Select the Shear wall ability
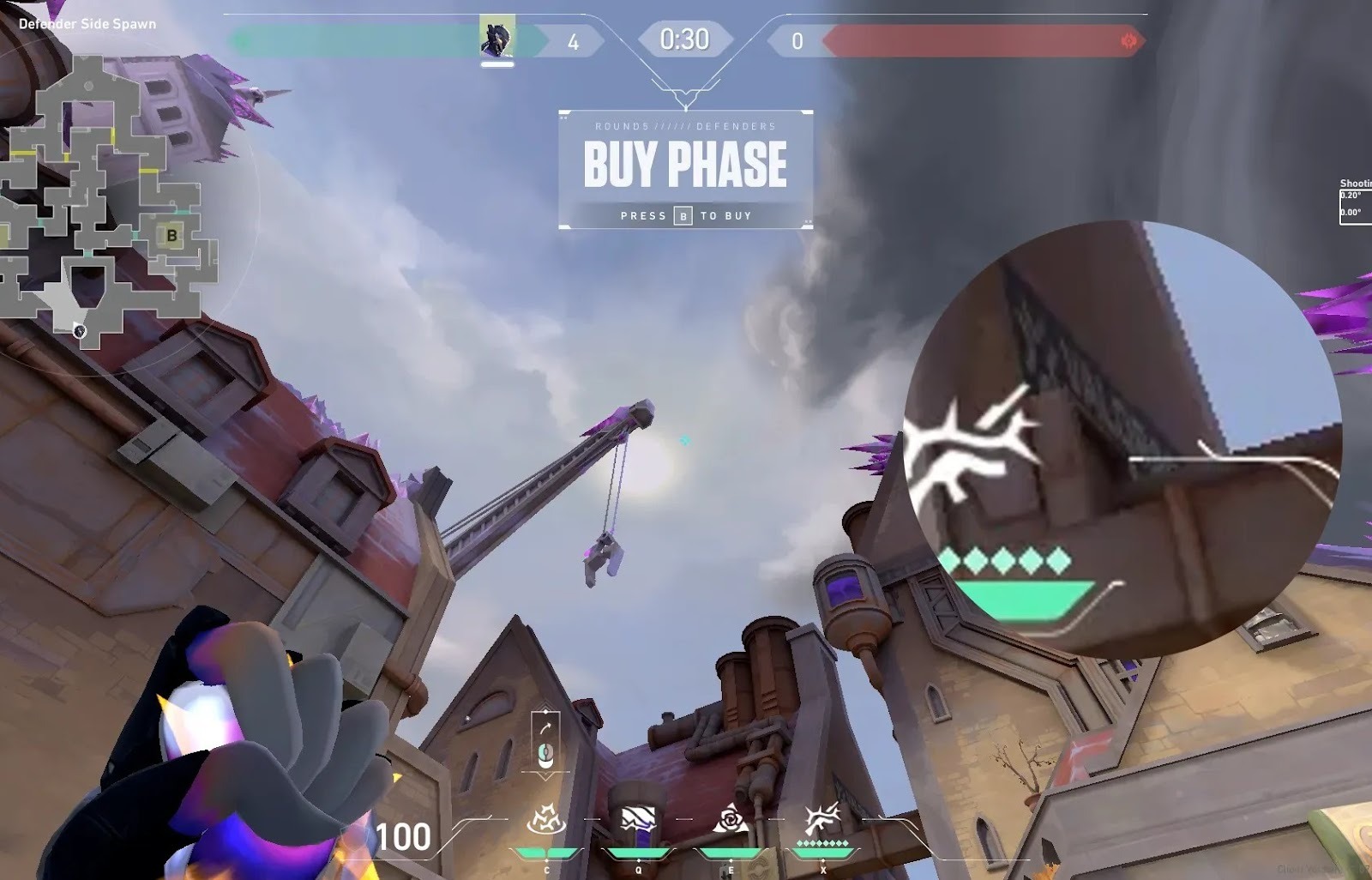The image size is (1372, 880). point(638,820)
